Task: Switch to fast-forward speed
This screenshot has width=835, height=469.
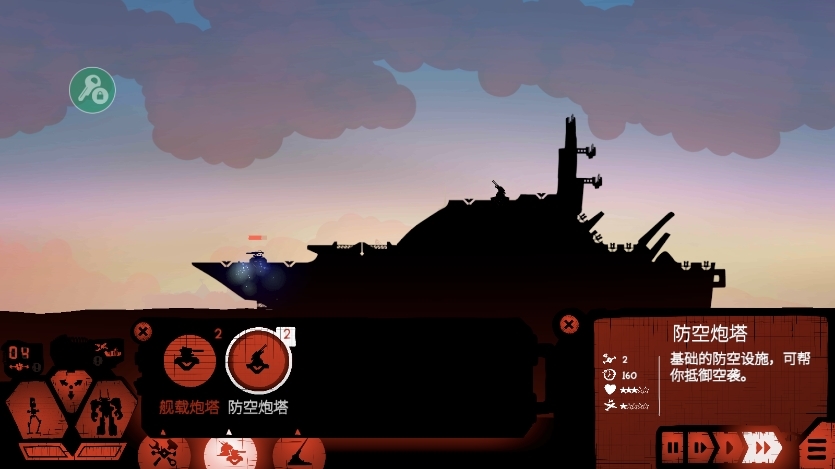Action: point(765,446)
